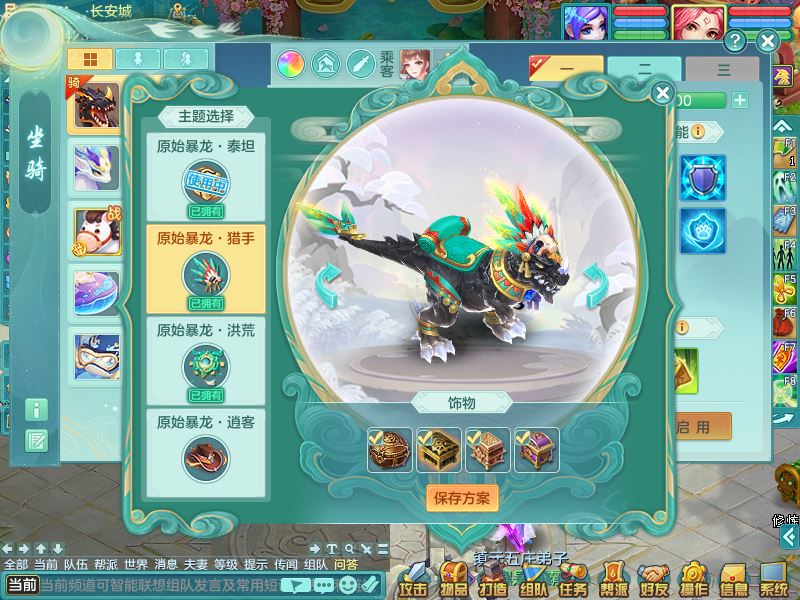Click the green plus button
800x600 pixels.
click(x=739, y=100)
